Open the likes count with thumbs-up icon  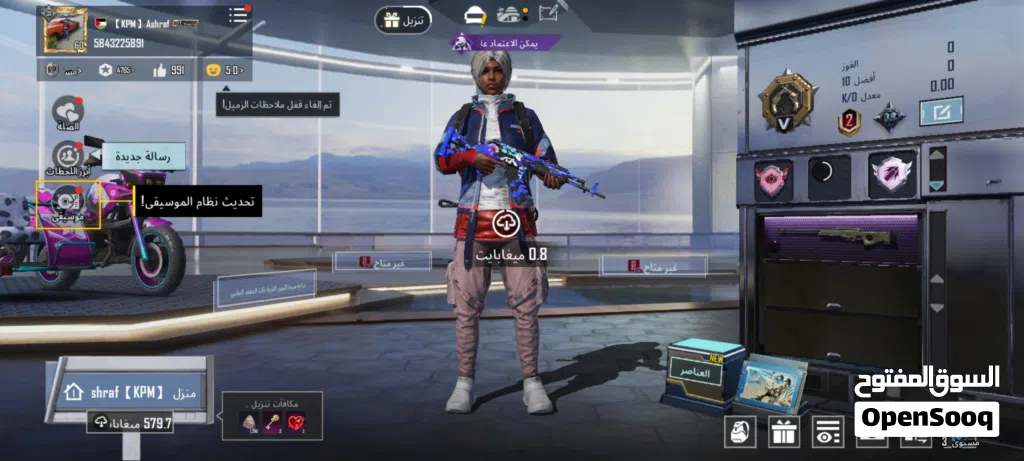(x=168, y=70)
